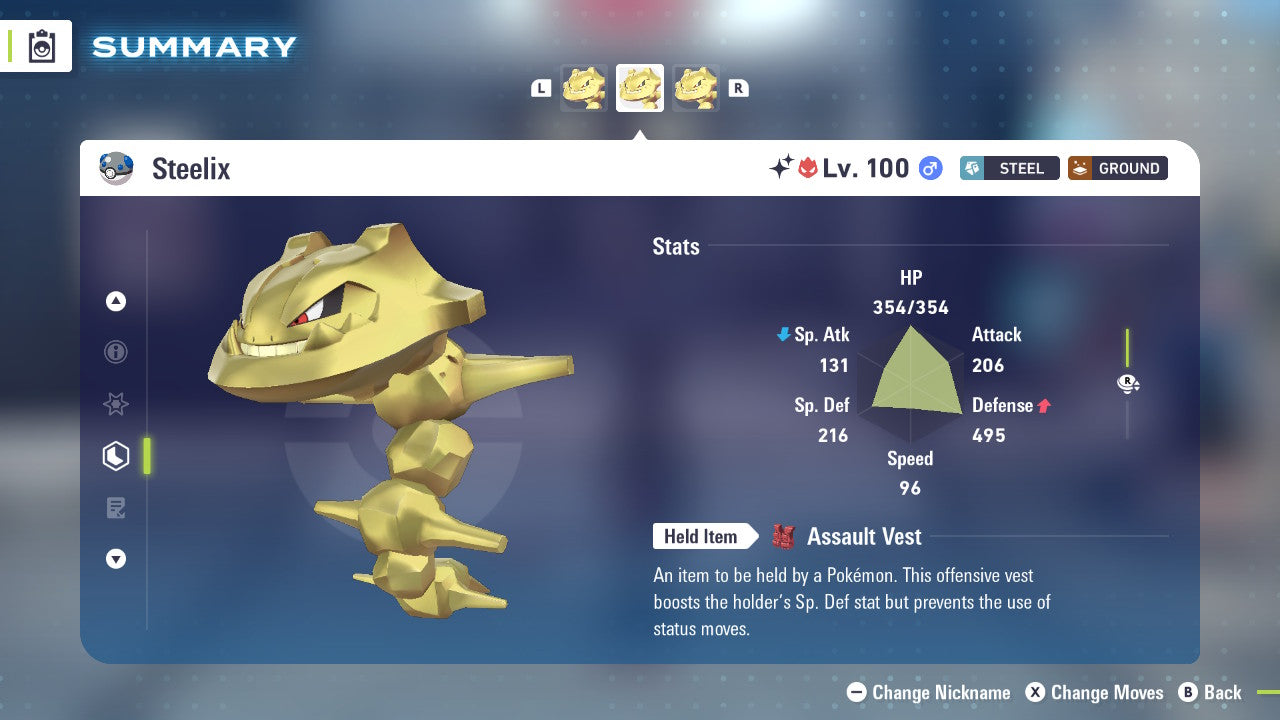Select the GROUND type badge
This screenshot has height=720, width=1280.
tap(1117, 168)
